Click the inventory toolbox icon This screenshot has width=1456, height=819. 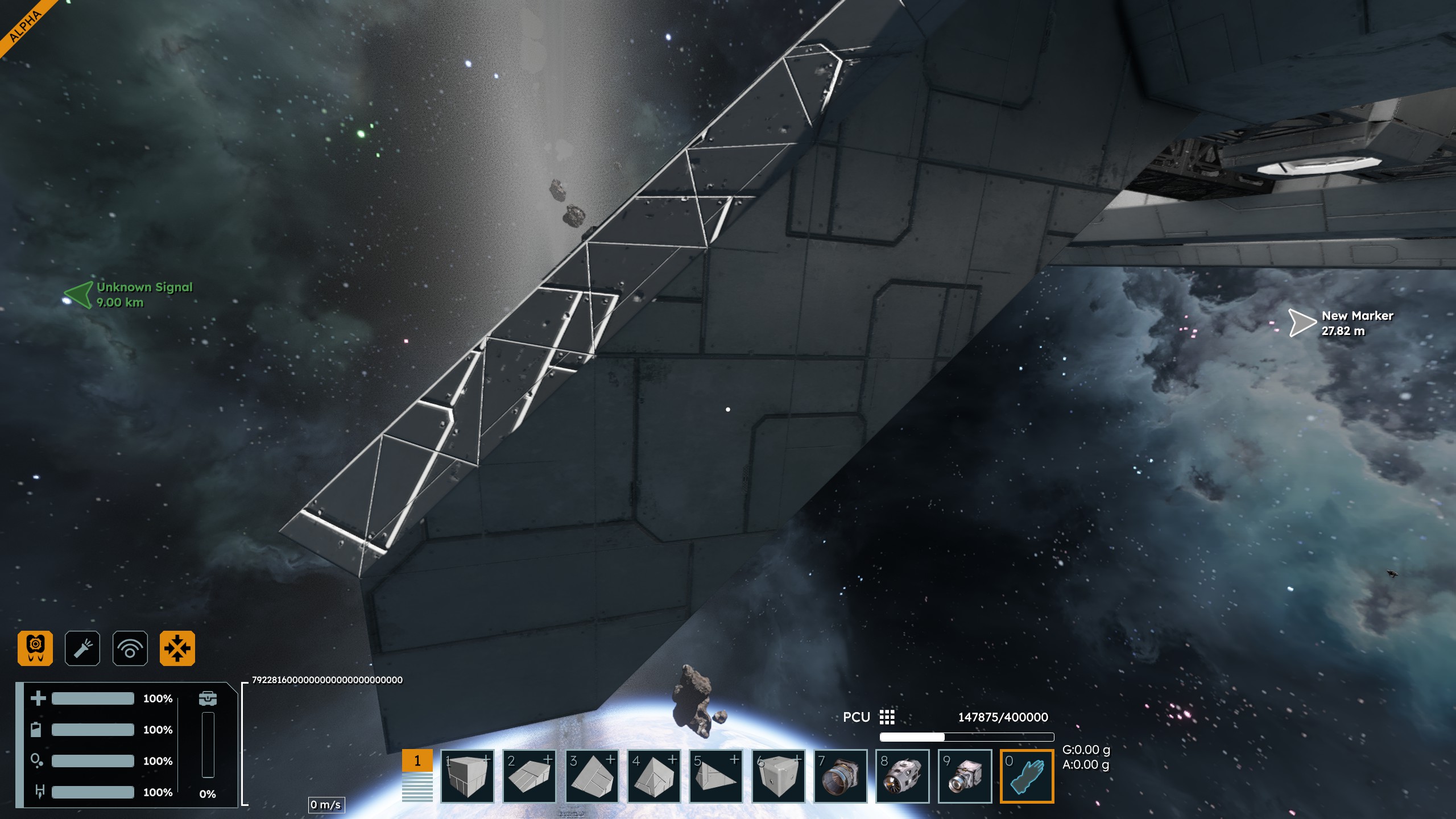(x=208, y=698)
